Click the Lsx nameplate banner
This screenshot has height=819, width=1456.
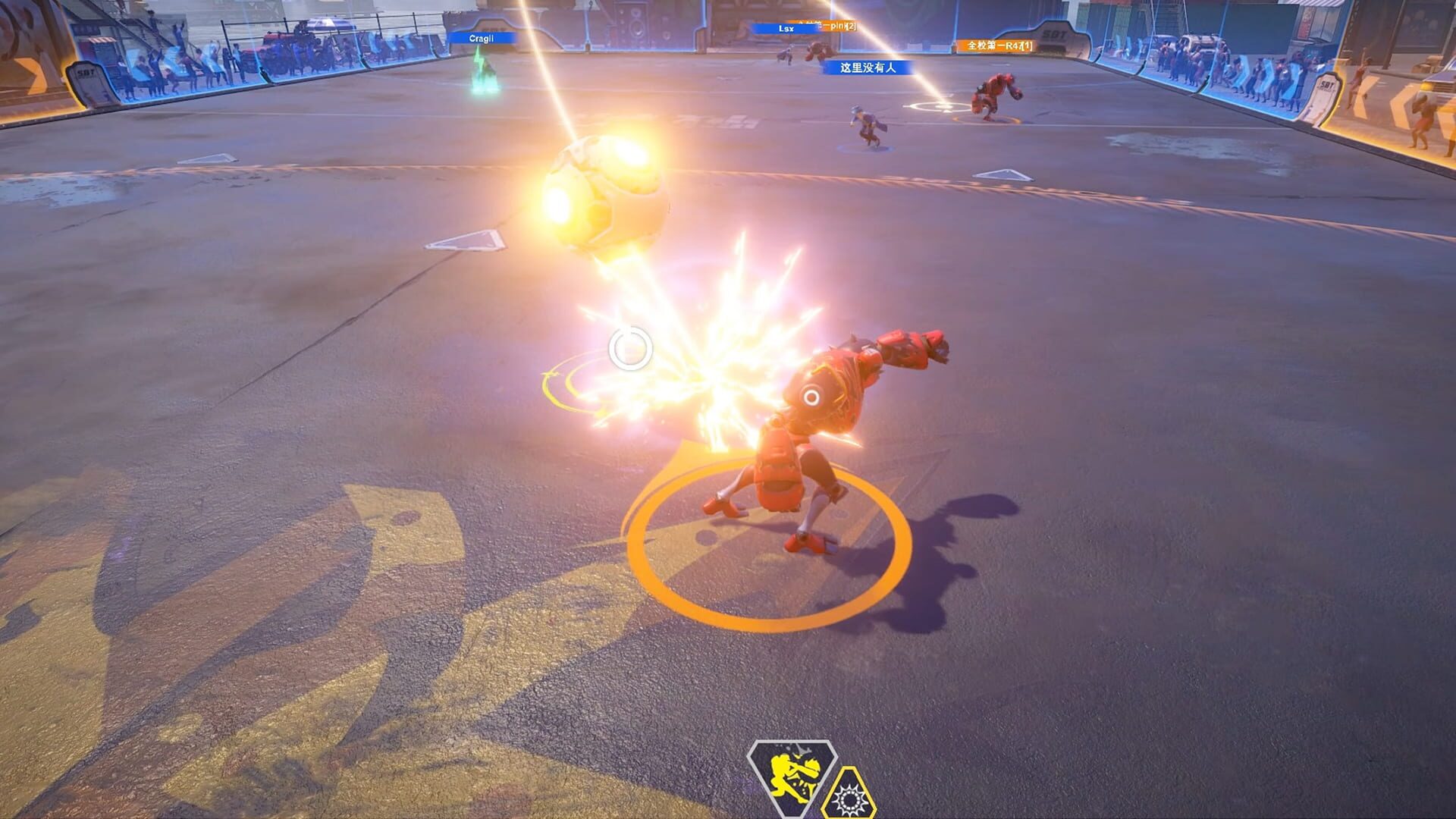click(x=783, y=29)
